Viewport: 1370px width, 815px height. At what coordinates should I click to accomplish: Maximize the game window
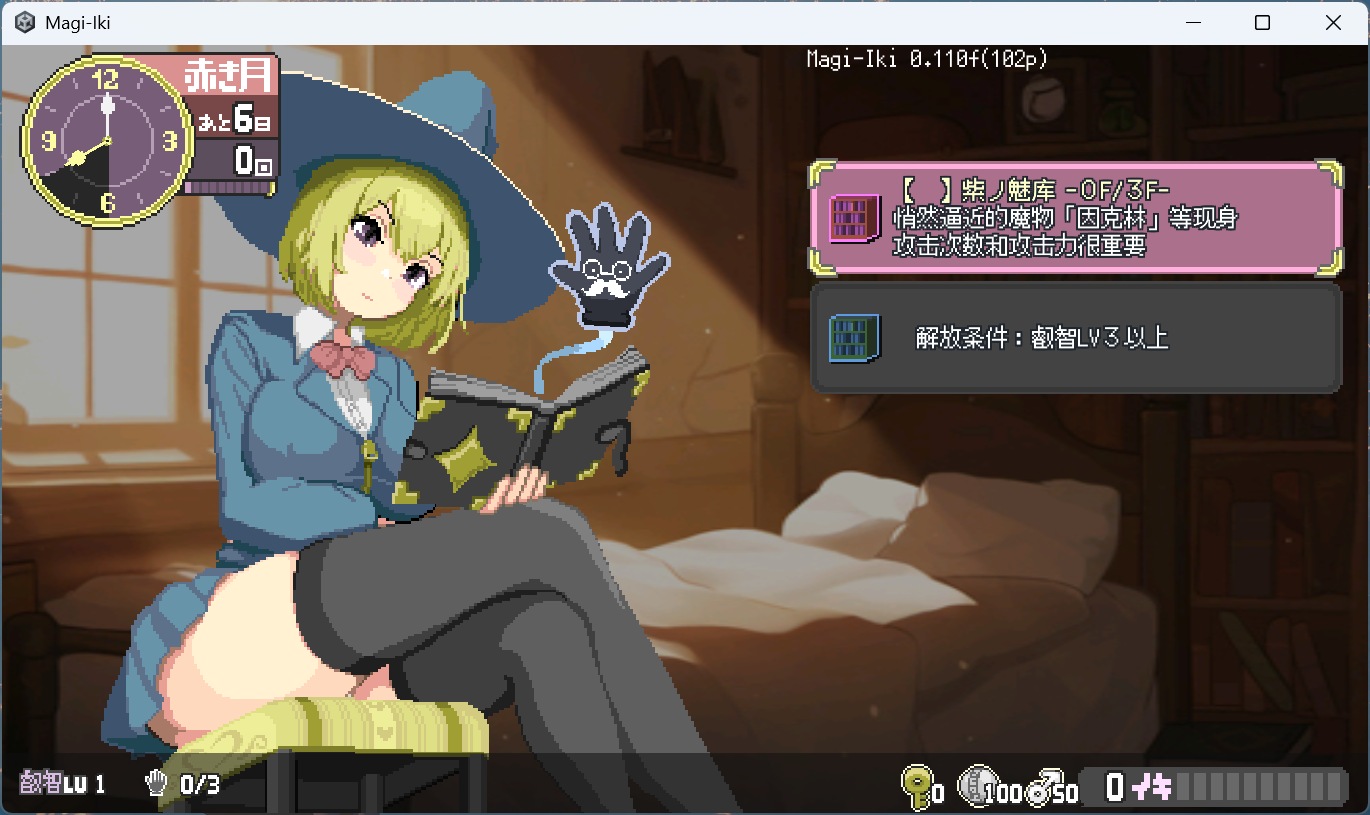click(x=1262, y=23)
